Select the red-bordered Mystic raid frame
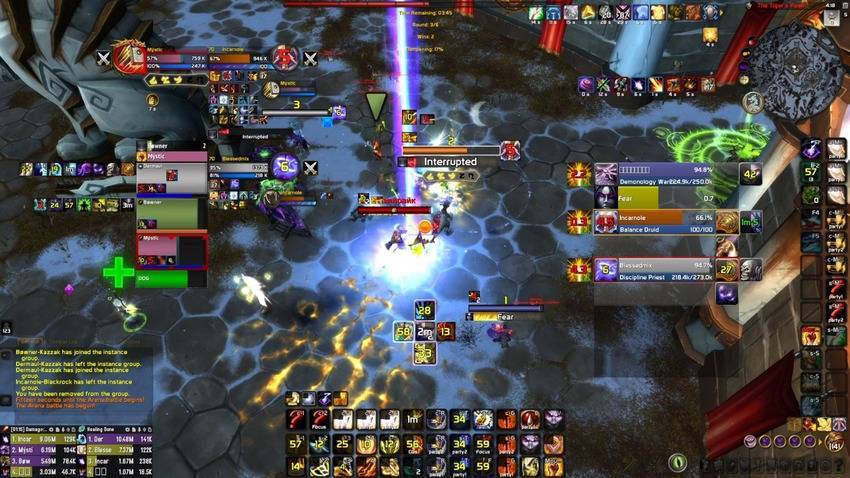Screen dimensions: 850x478 (172, 250)
